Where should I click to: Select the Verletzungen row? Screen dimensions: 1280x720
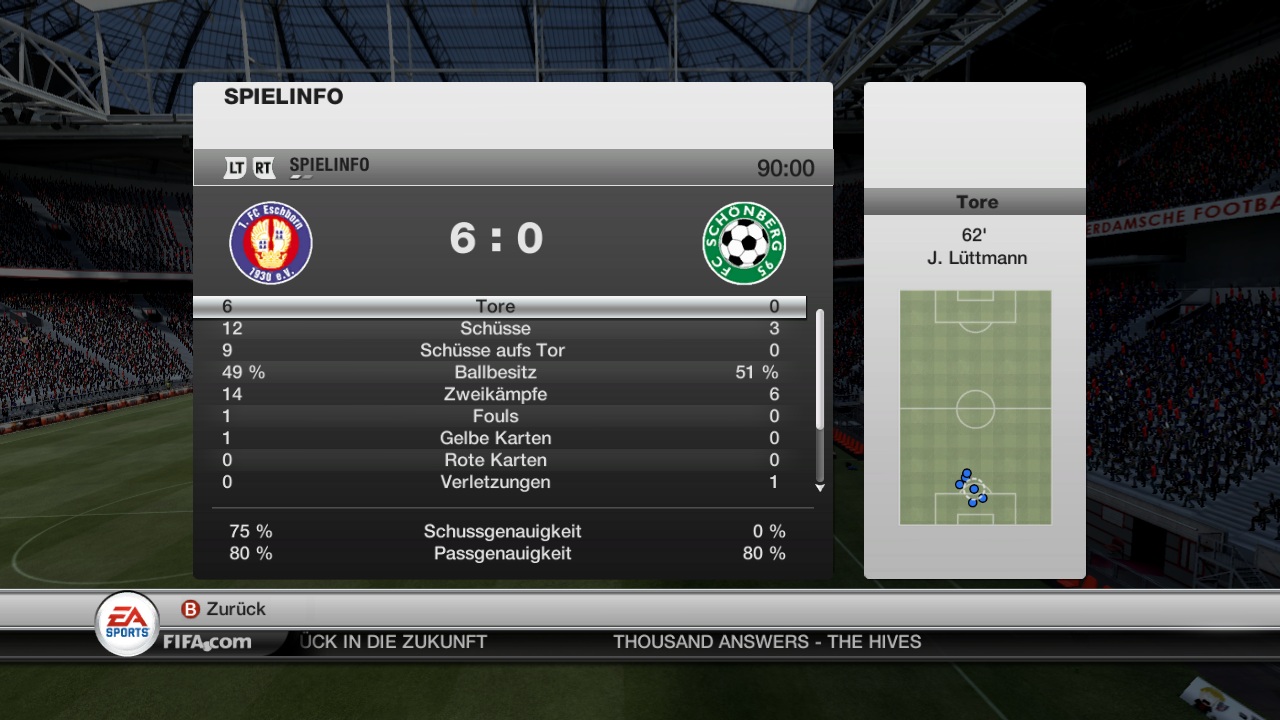[x=496, y=482]
